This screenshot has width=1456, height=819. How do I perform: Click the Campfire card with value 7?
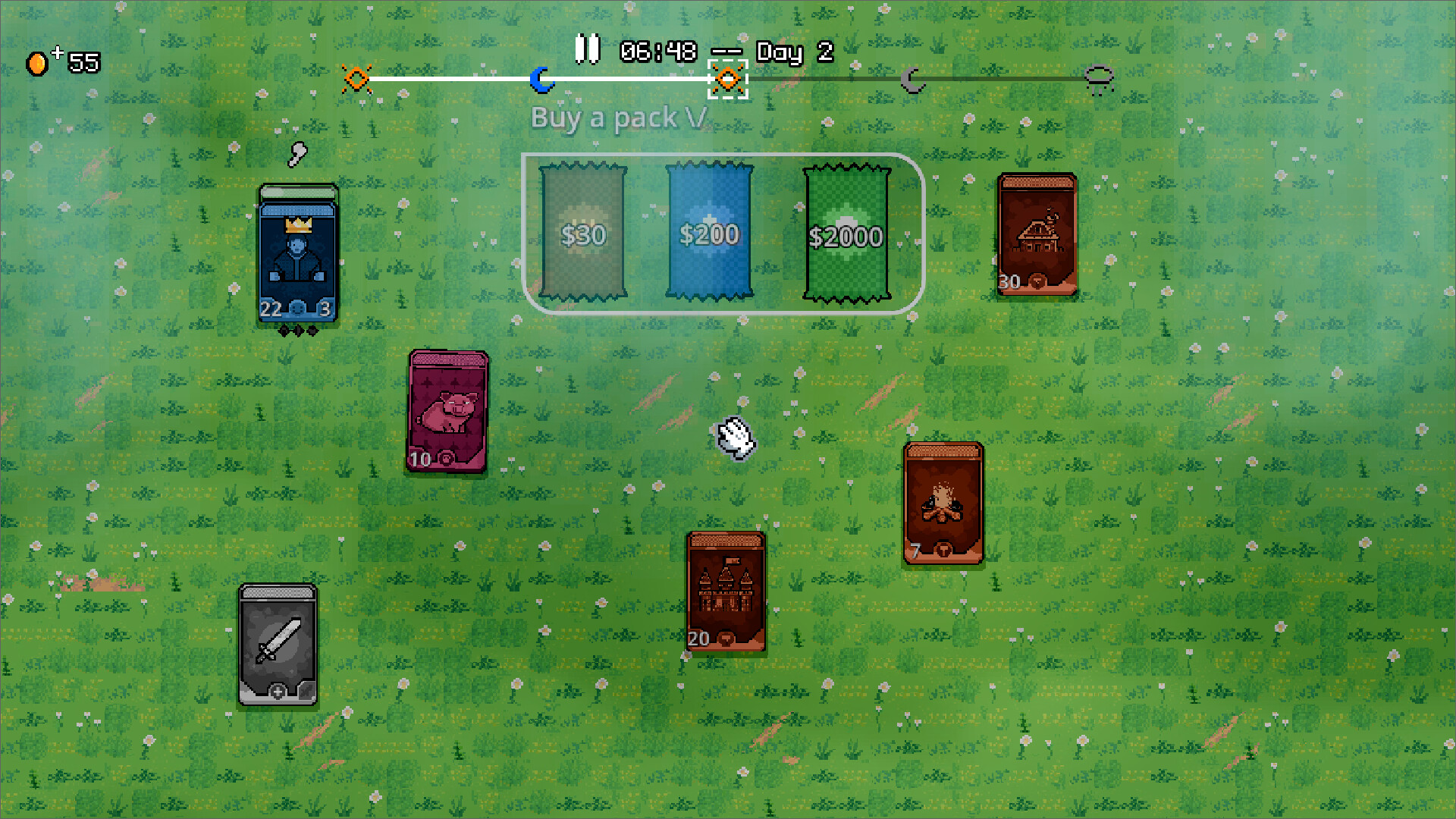[x=943, y=504]
